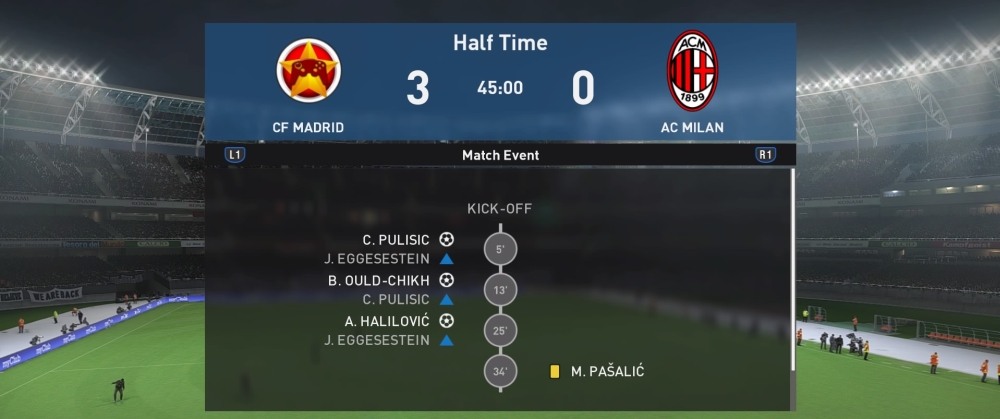Select B. Ould-Chikh goal event
The height and width of the screenshot is (419, 1000).
click(390, 280)
